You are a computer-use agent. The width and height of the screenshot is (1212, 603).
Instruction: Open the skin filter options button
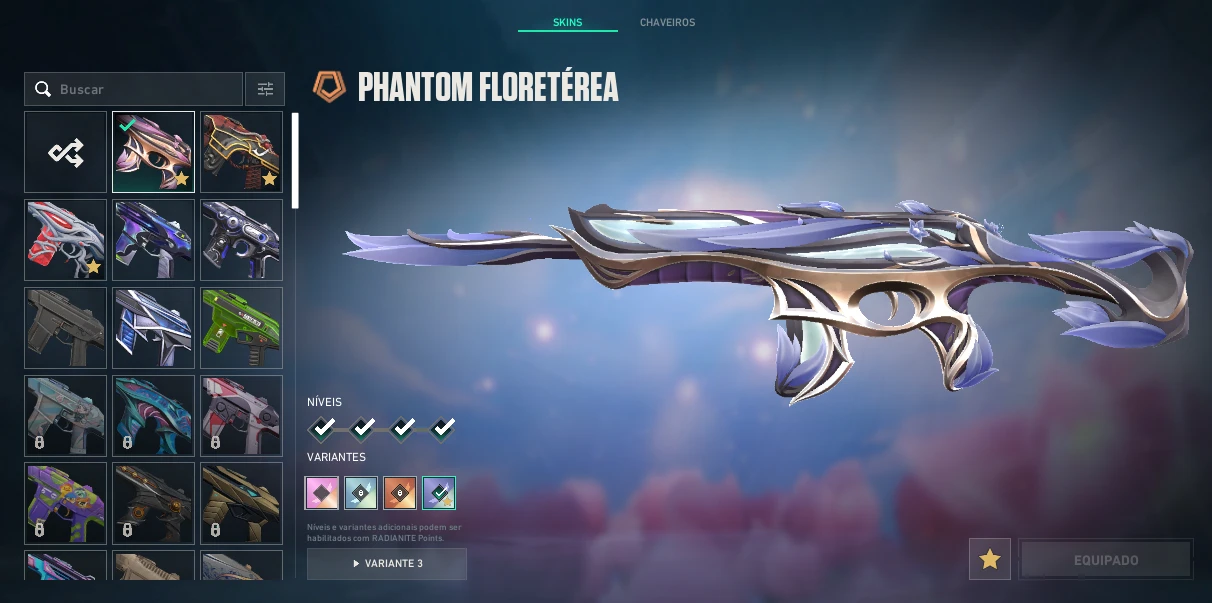pyautogui.click(x=265, y=89)
